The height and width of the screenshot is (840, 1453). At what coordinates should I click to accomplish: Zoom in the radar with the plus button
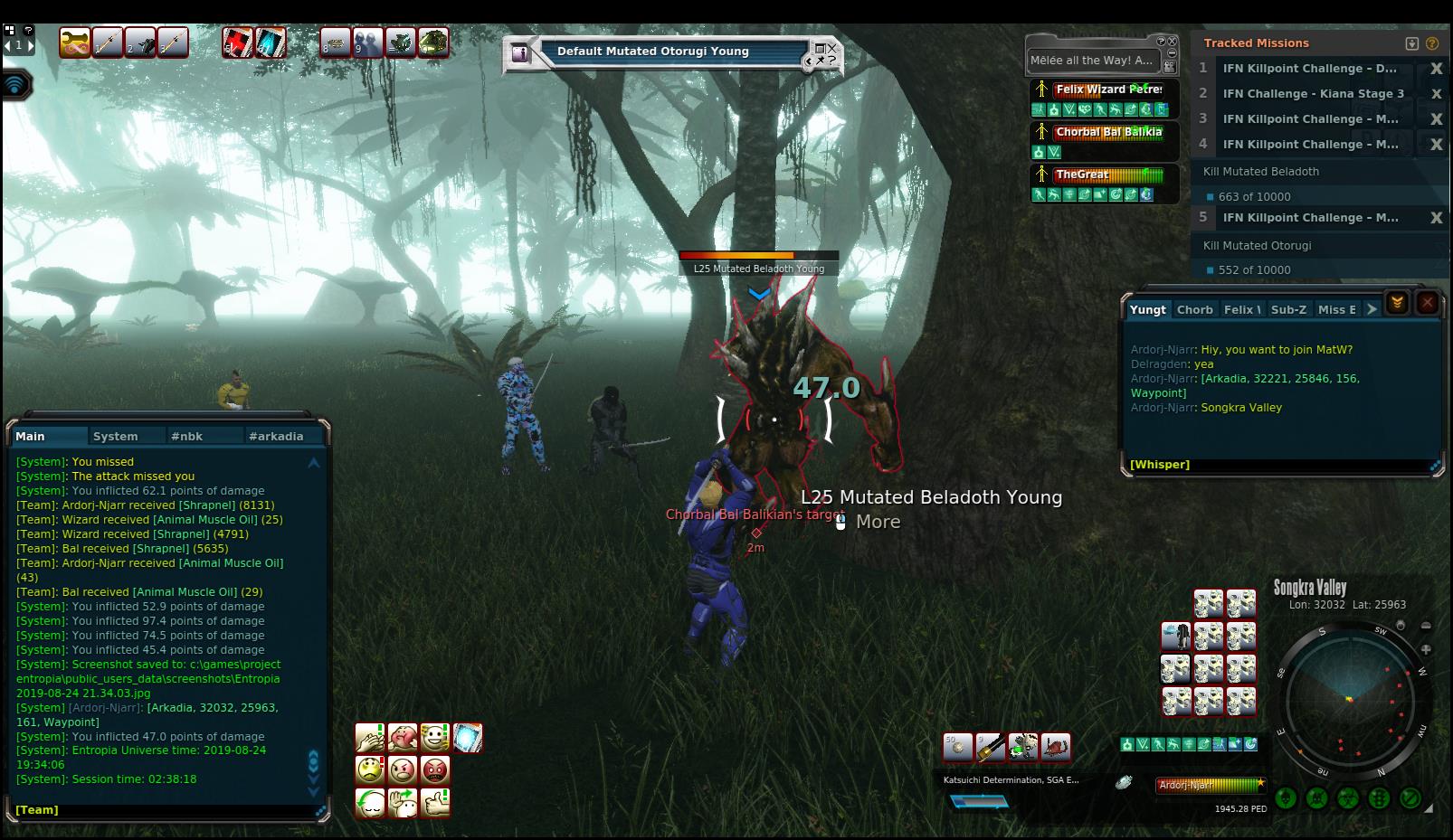tap(1426, 649)
